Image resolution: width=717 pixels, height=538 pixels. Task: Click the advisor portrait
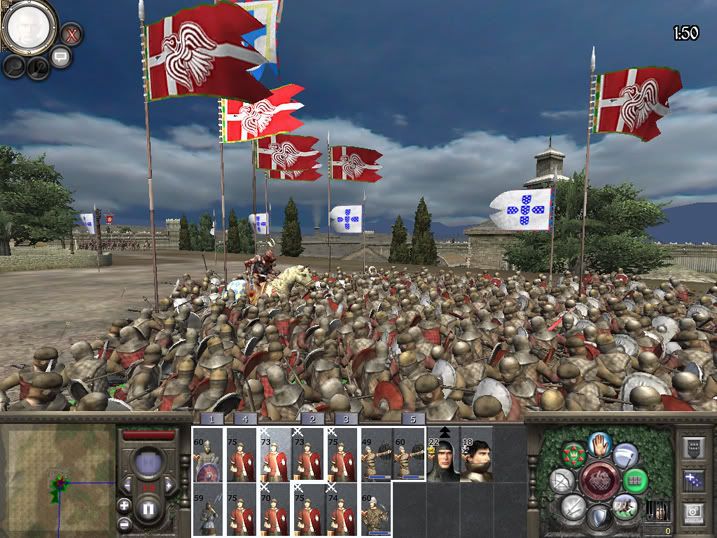[x=29, y=26]
